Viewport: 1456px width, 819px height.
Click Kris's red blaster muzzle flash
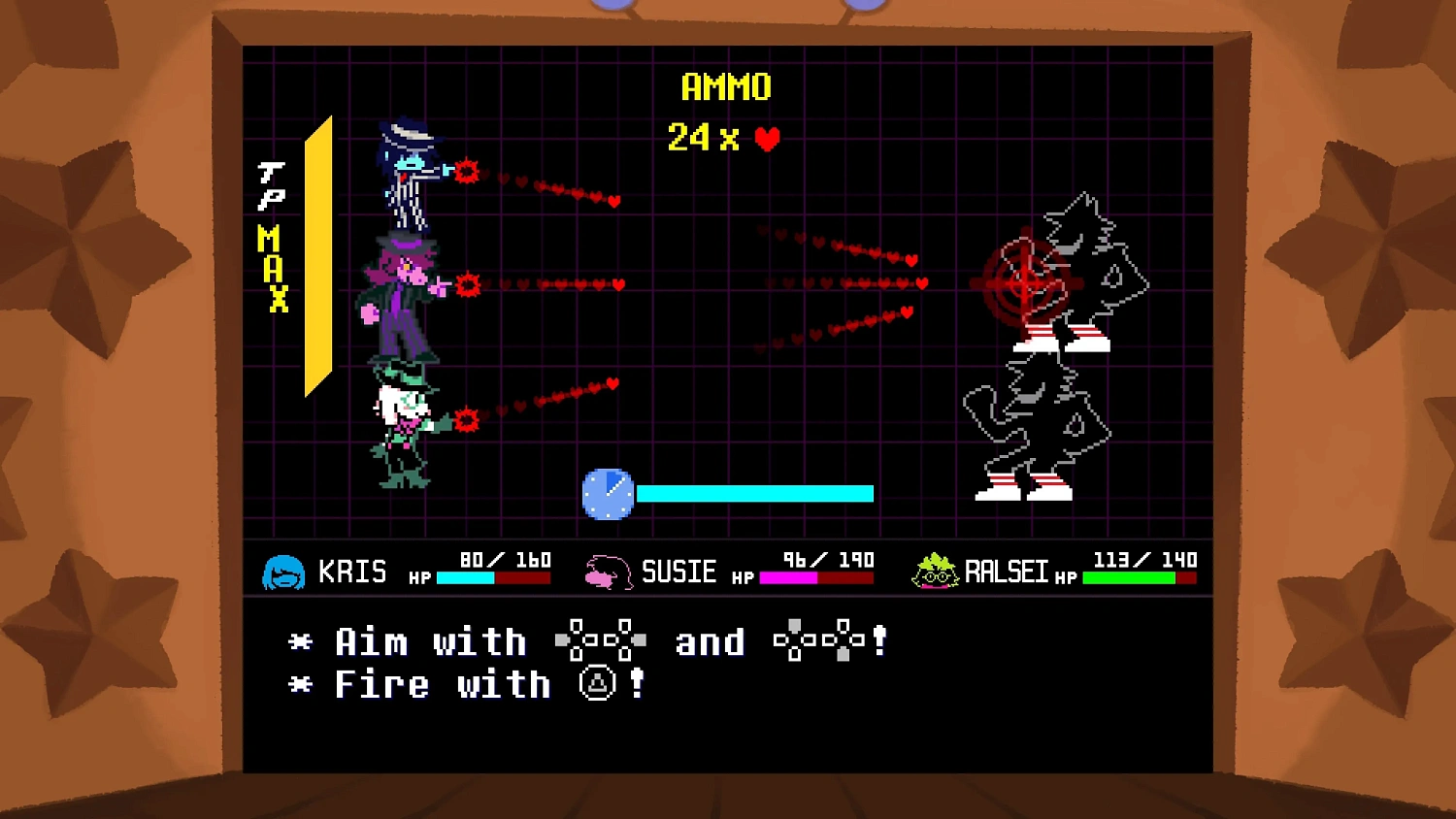[466, 171]
